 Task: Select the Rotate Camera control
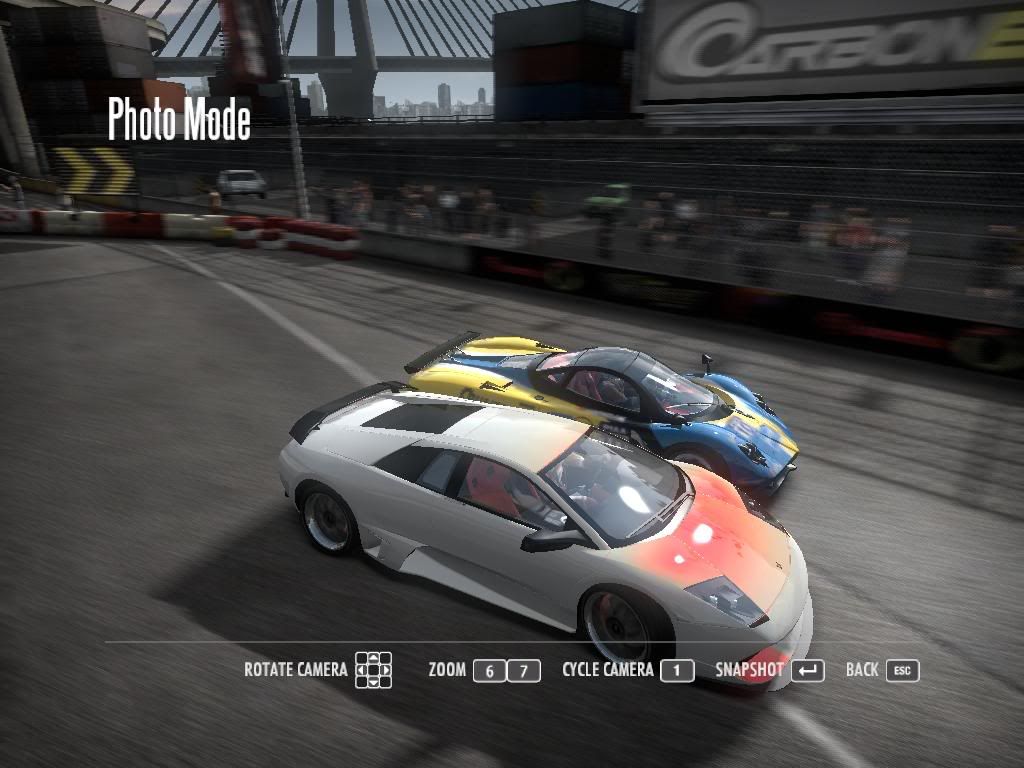click(296, 670)
